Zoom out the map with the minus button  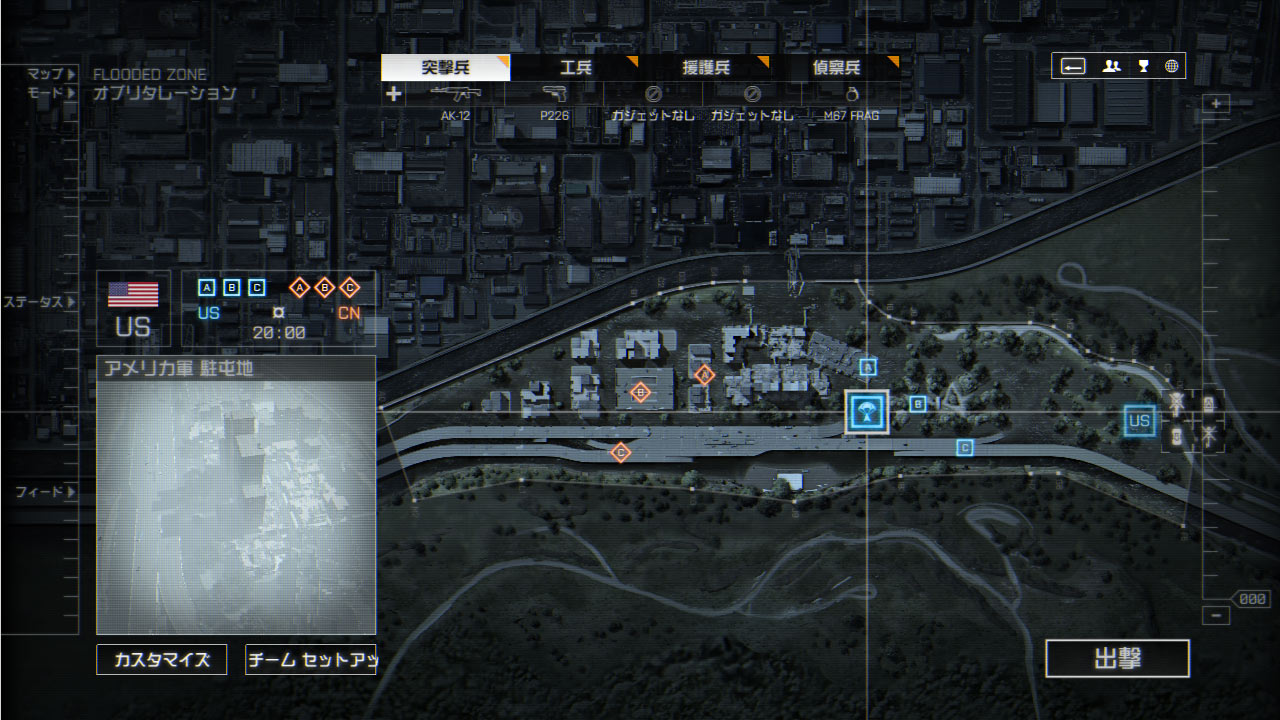click(x=1216, y=616)
